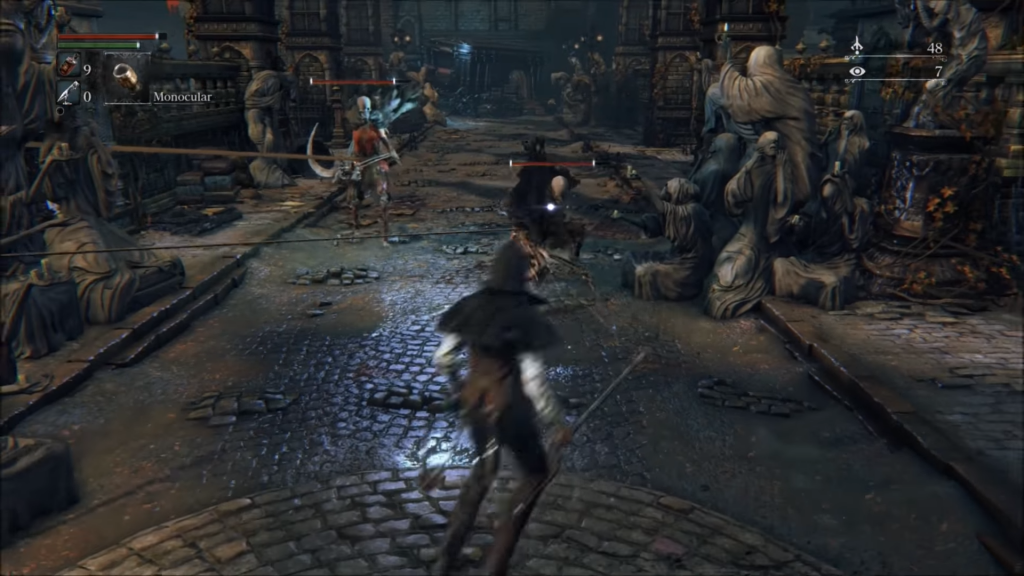Select the blood vial item slot
Image resolution: width=1024 pixels, height=576 pixels.
(x=68, y=68)
